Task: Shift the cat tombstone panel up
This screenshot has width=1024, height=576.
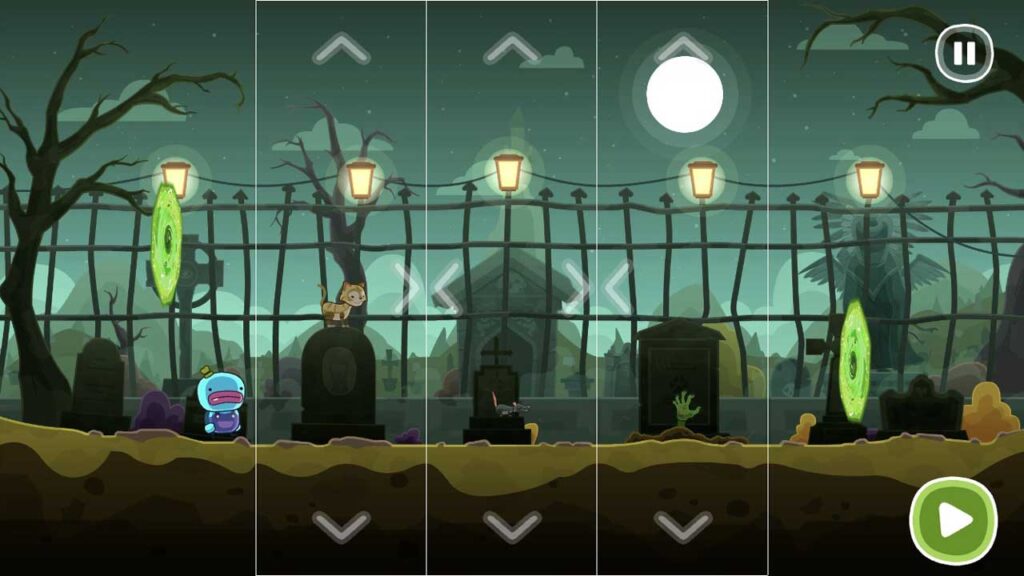Action: pyautogui.click(x=341, y=47)
